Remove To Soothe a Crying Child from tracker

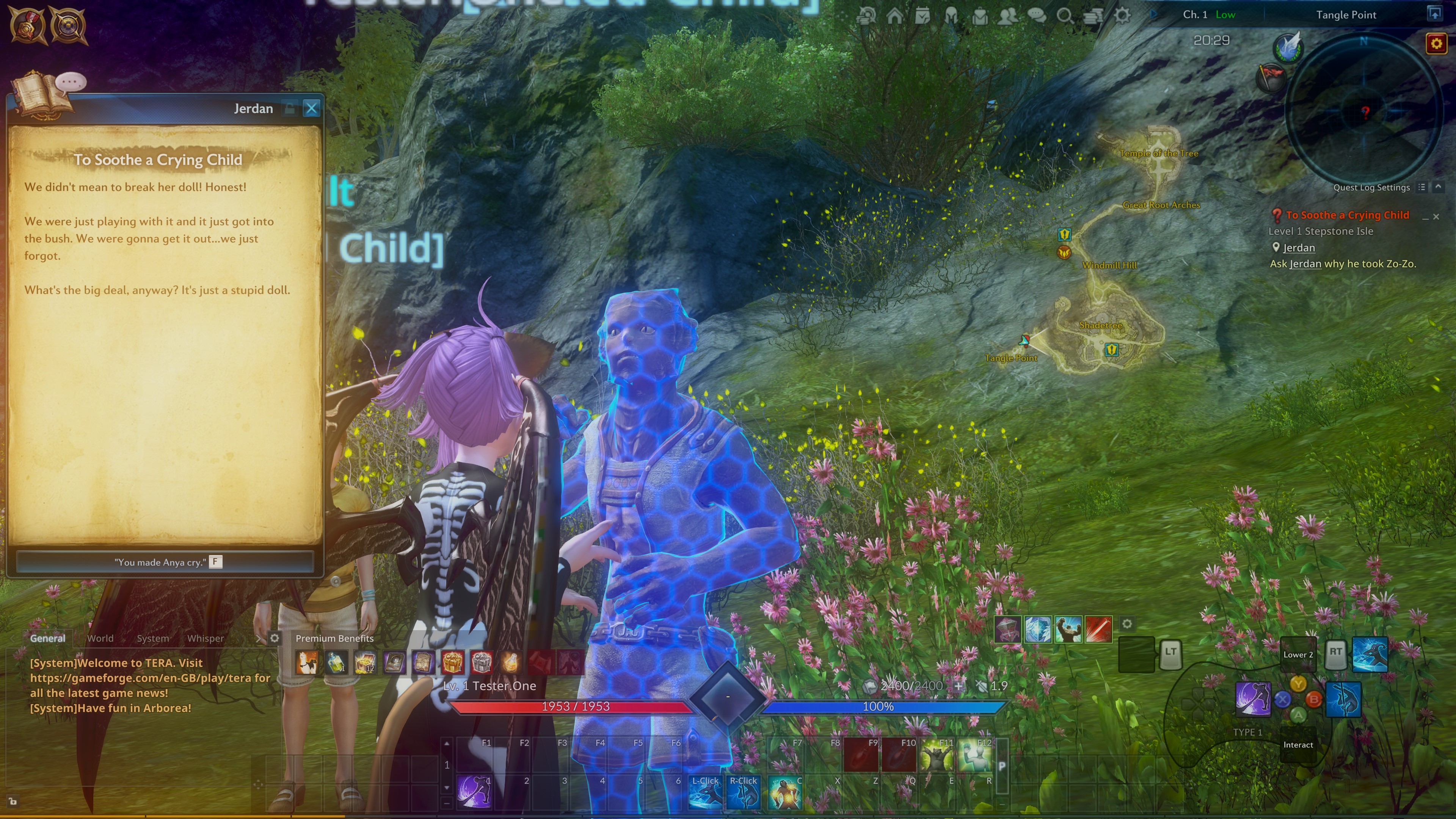pos(1436,217)
